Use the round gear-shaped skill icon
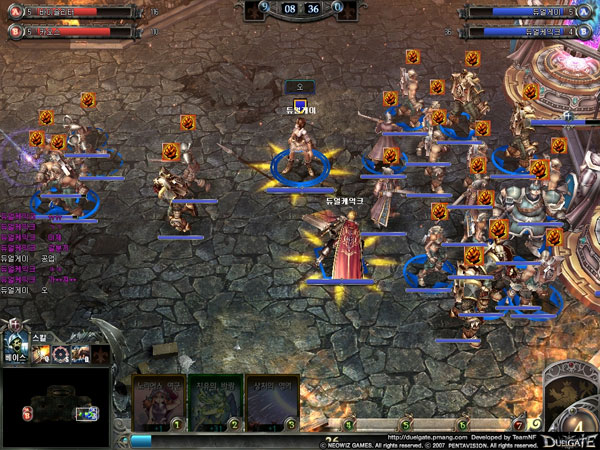 (x=62, y=354)
